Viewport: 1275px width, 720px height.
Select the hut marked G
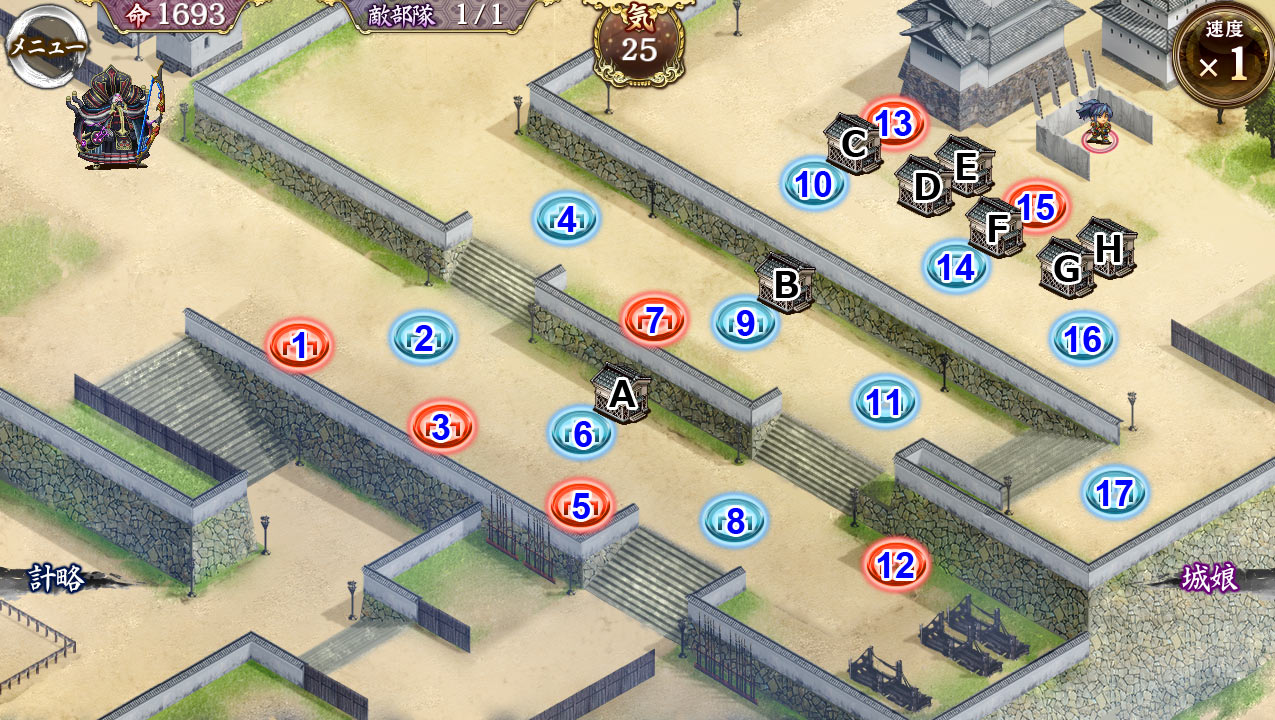coord(1066,267)
